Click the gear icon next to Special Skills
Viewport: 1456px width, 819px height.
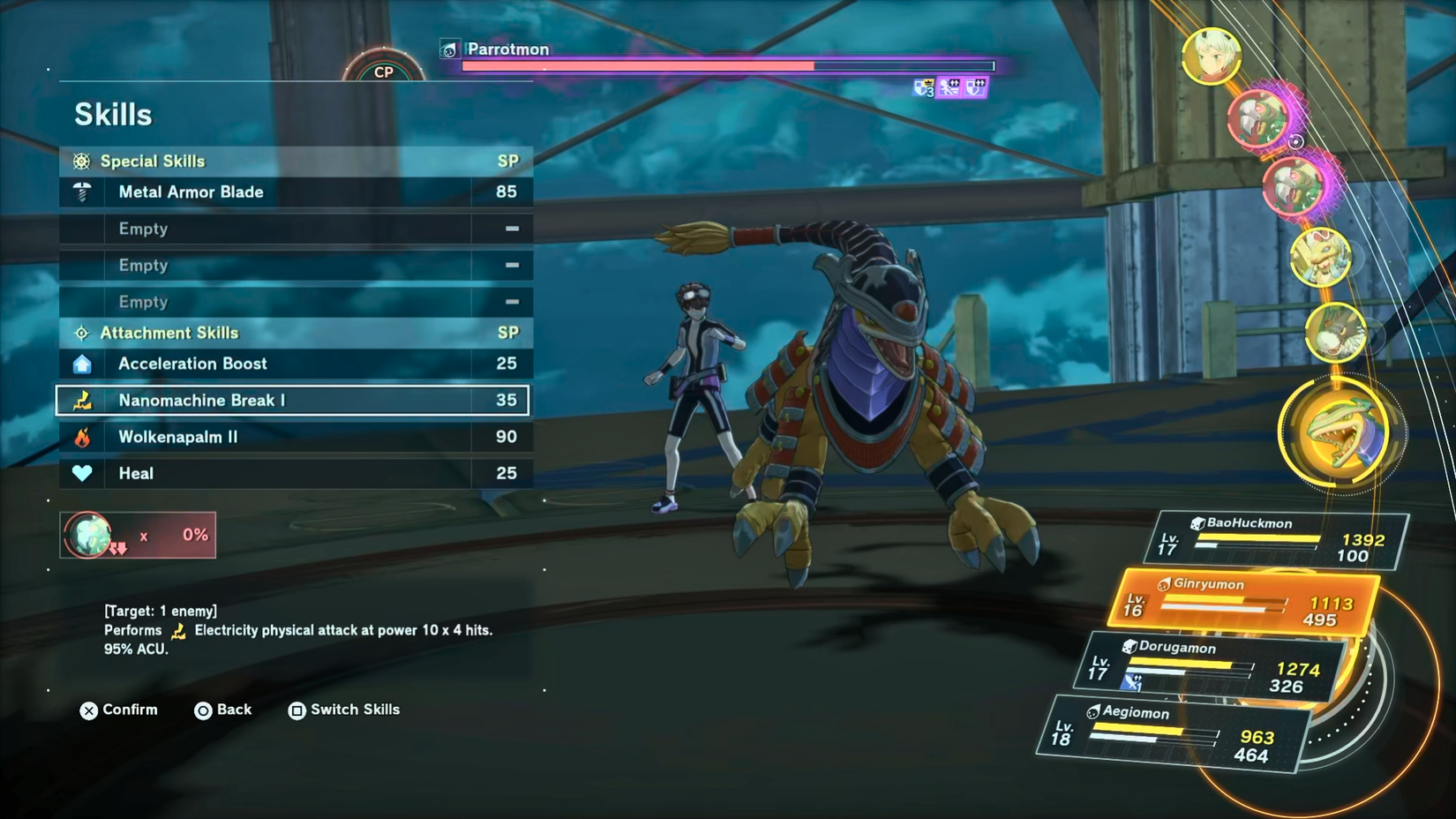(80, 162)
